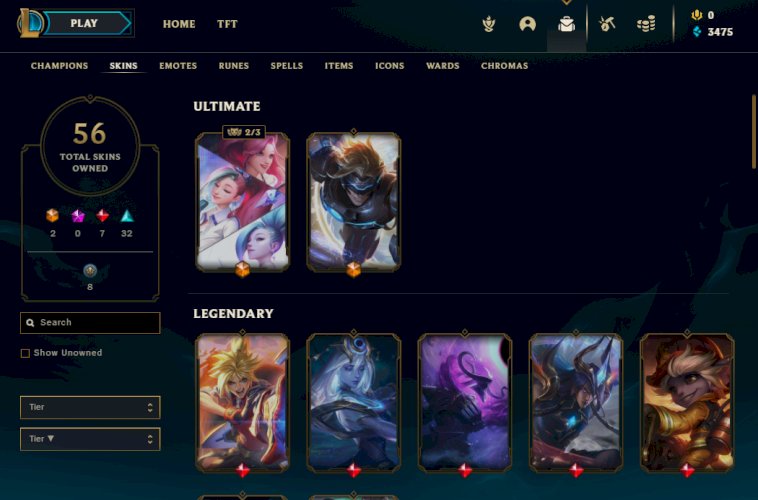The width and height of the screenshot is (758, 500).
Task: Click the PLAY button
Action: point(85,23)
